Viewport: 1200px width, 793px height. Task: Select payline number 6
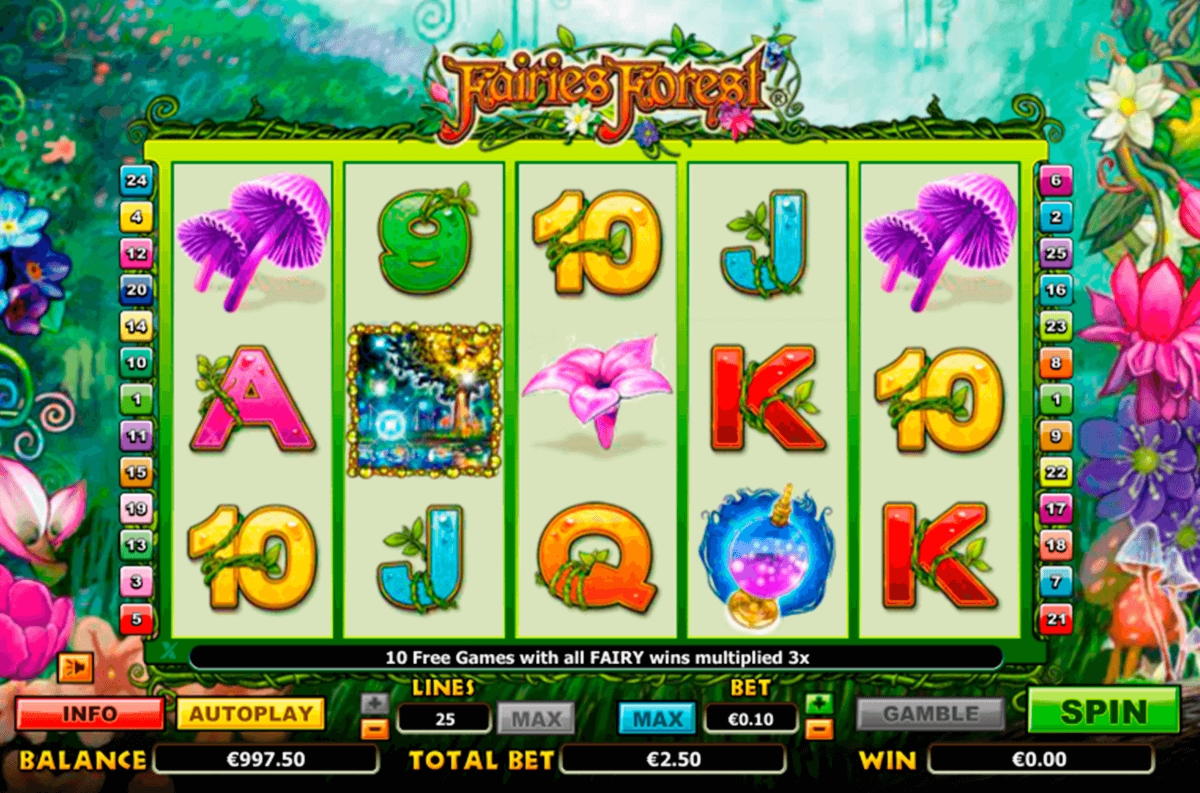[1056, 181]
